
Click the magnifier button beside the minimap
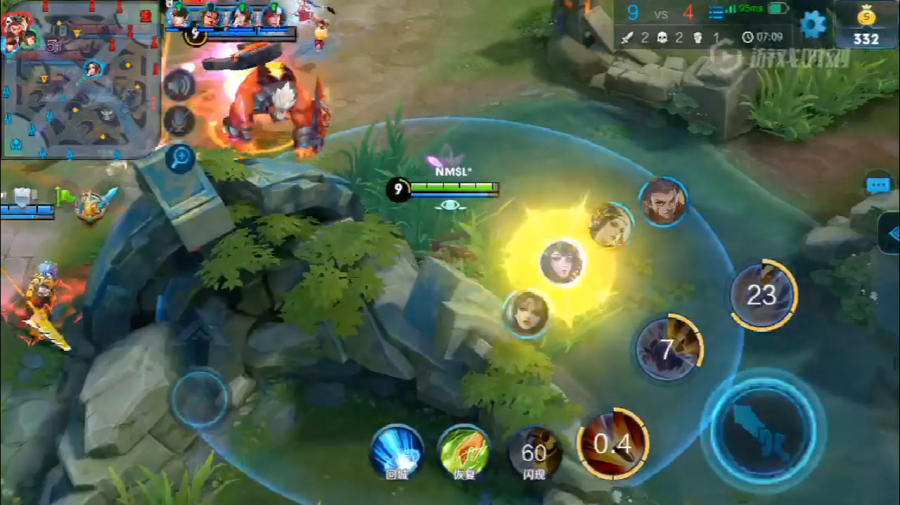coord(180,156)
